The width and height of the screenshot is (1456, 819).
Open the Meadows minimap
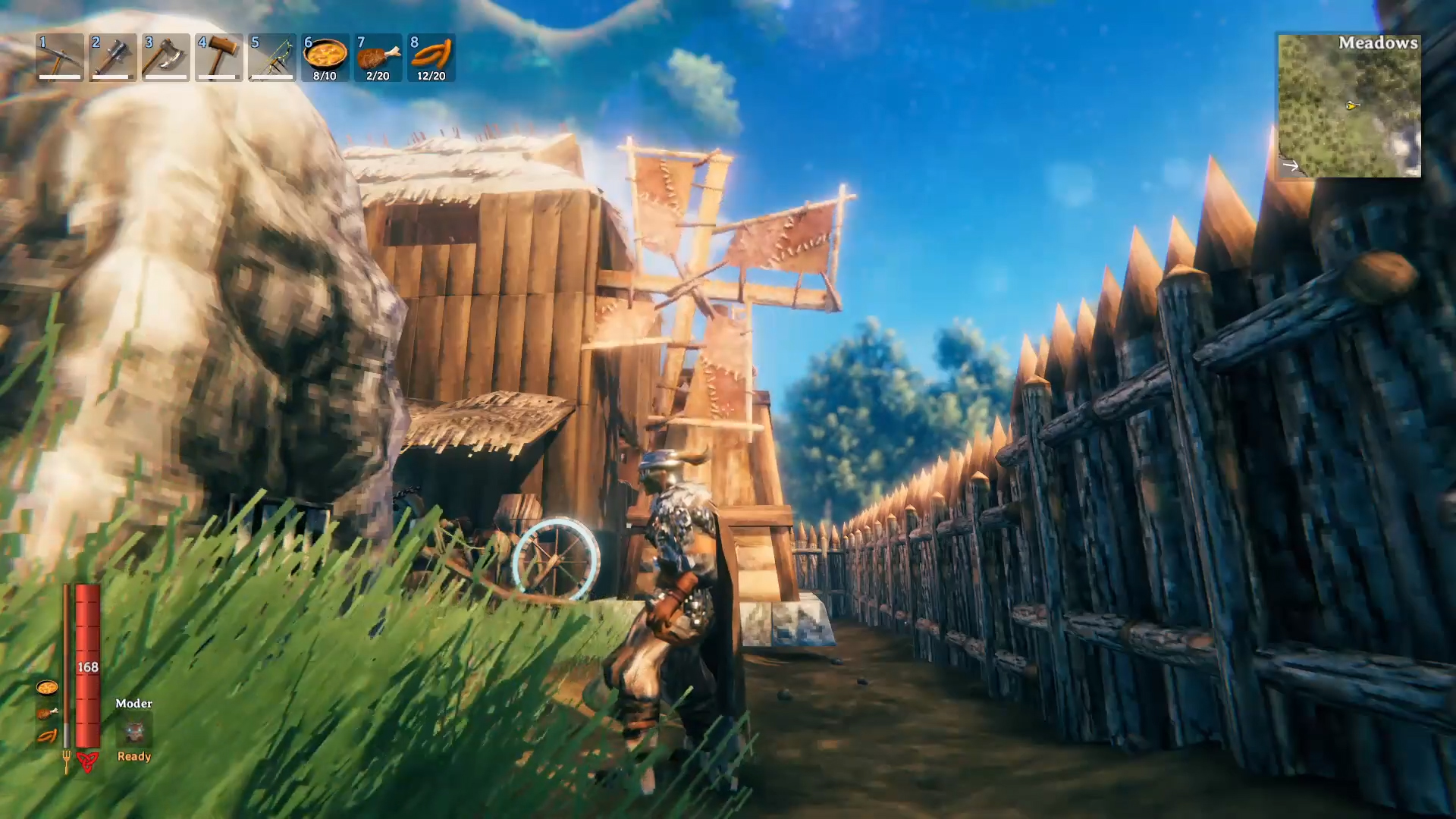pyautogui.click(x=1349, y=105)
